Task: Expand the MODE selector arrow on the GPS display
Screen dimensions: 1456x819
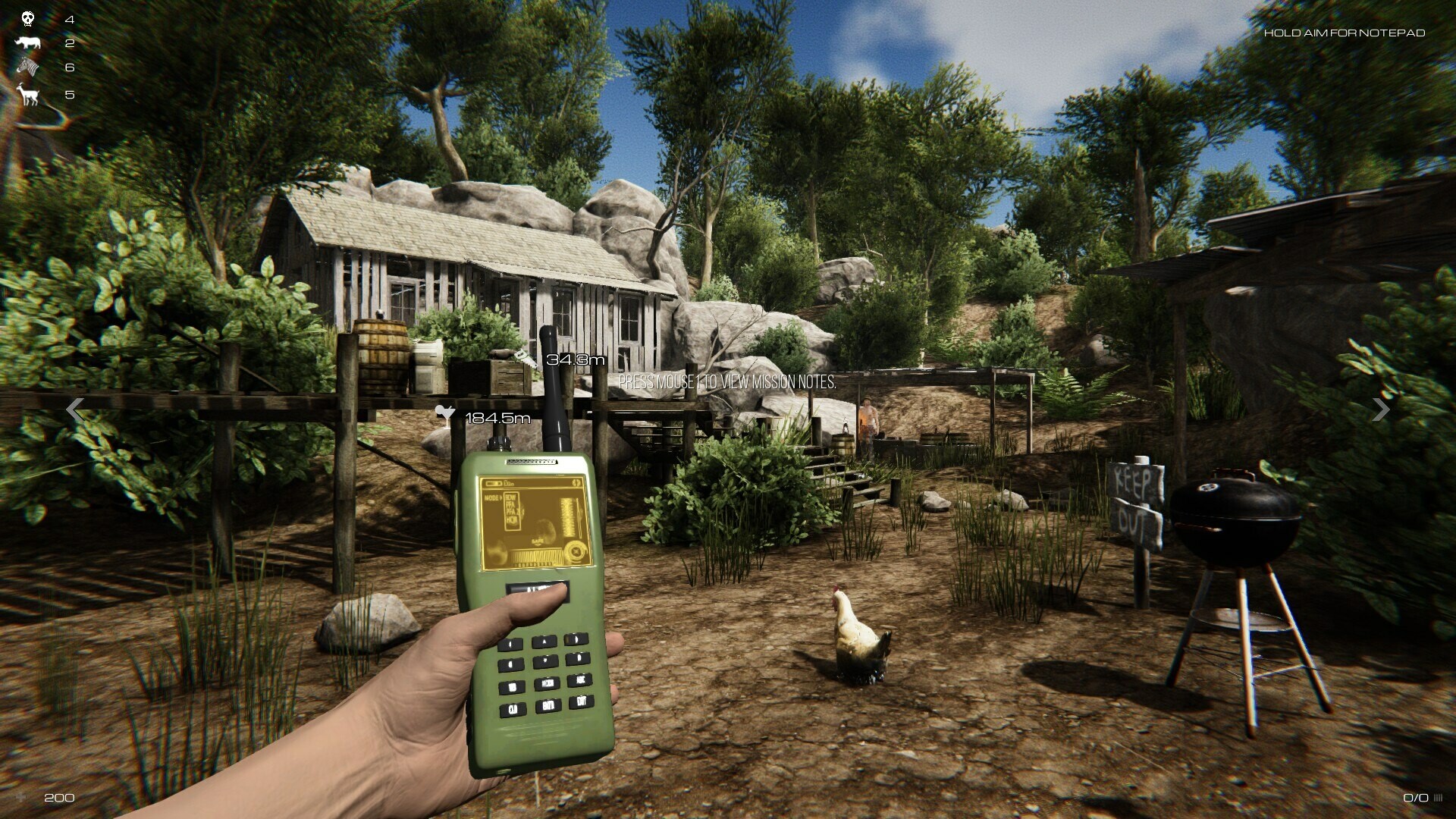Action: (x=502, y=497)
